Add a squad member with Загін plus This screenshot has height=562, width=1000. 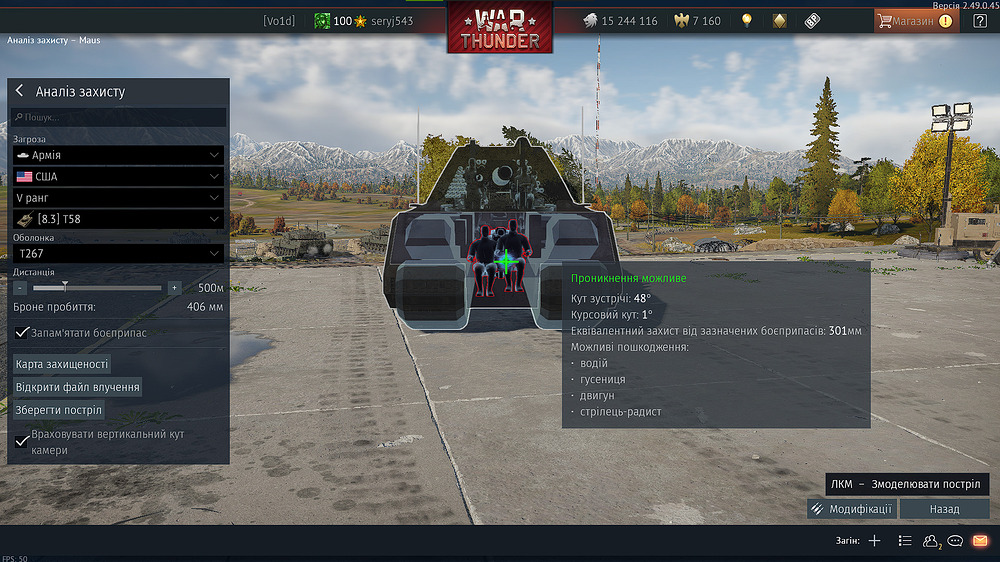[x=874, y=541]
